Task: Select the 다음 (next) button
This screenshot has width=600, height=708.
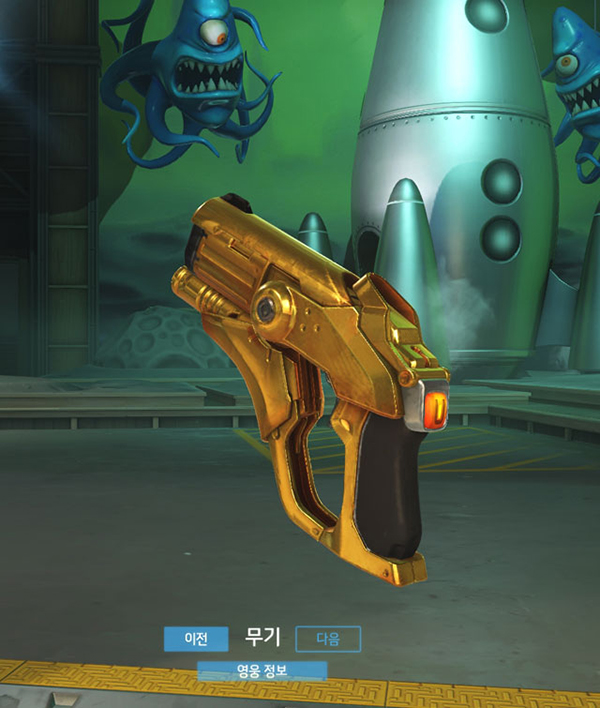Action: click(328, 638)
